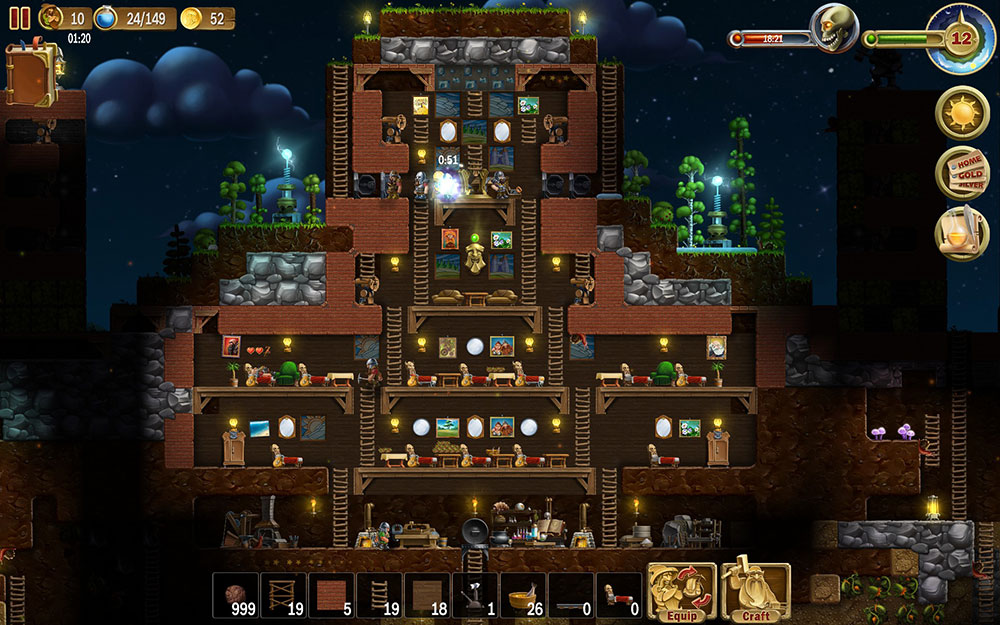Choose the red brick wall slot
This screenshot has width=1000, height=625.
tap(331, 594)
